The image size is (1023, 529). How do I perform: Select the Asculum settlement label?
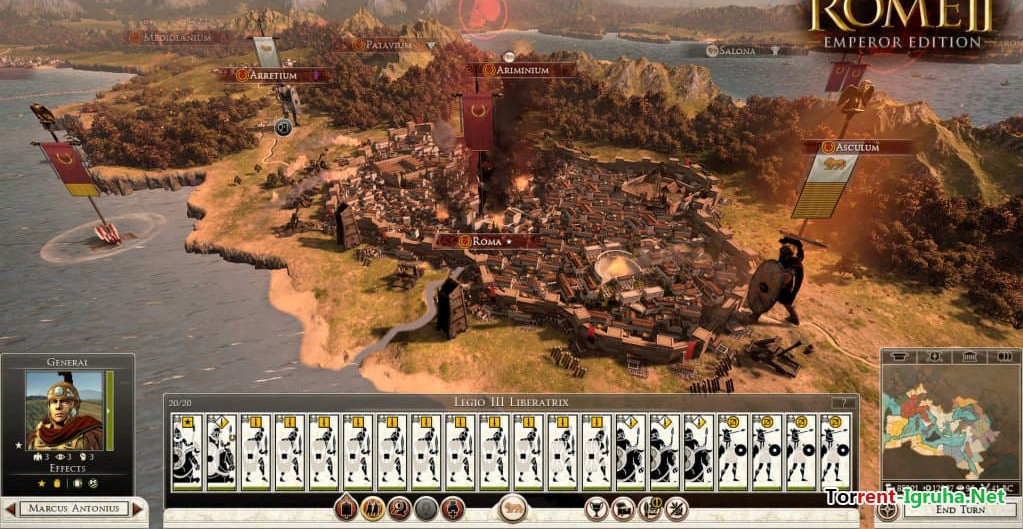pos(857,147)
